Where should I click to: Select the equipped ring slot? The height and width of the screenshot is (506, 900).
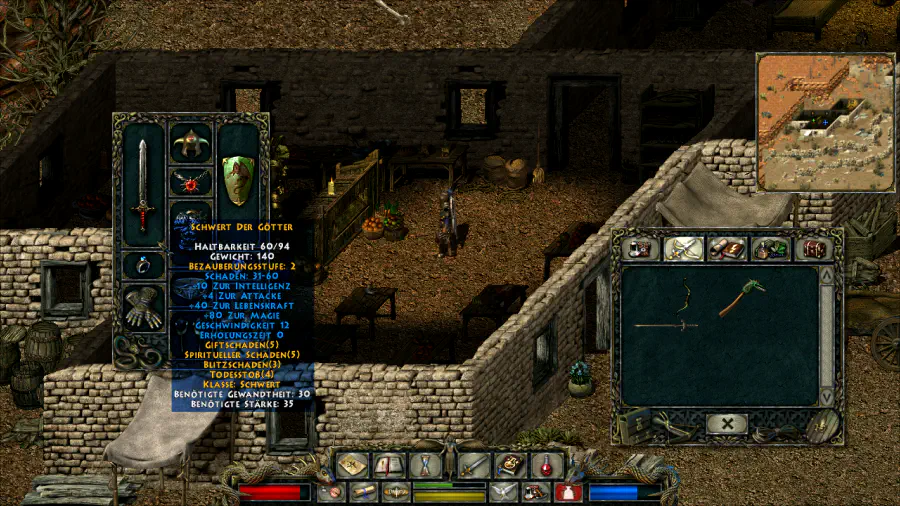143,265
